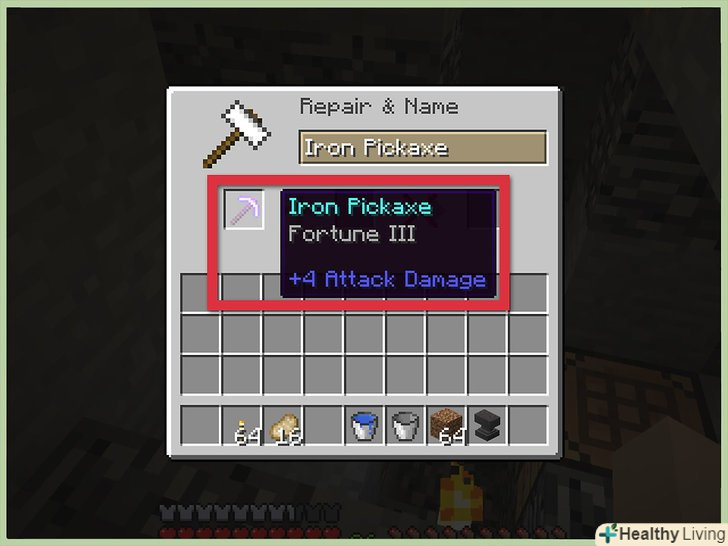Image resolution: width=728 pixels, height=546 pixels.
Task: Select the potato stack in hotbar
Action: pos(281,426)
